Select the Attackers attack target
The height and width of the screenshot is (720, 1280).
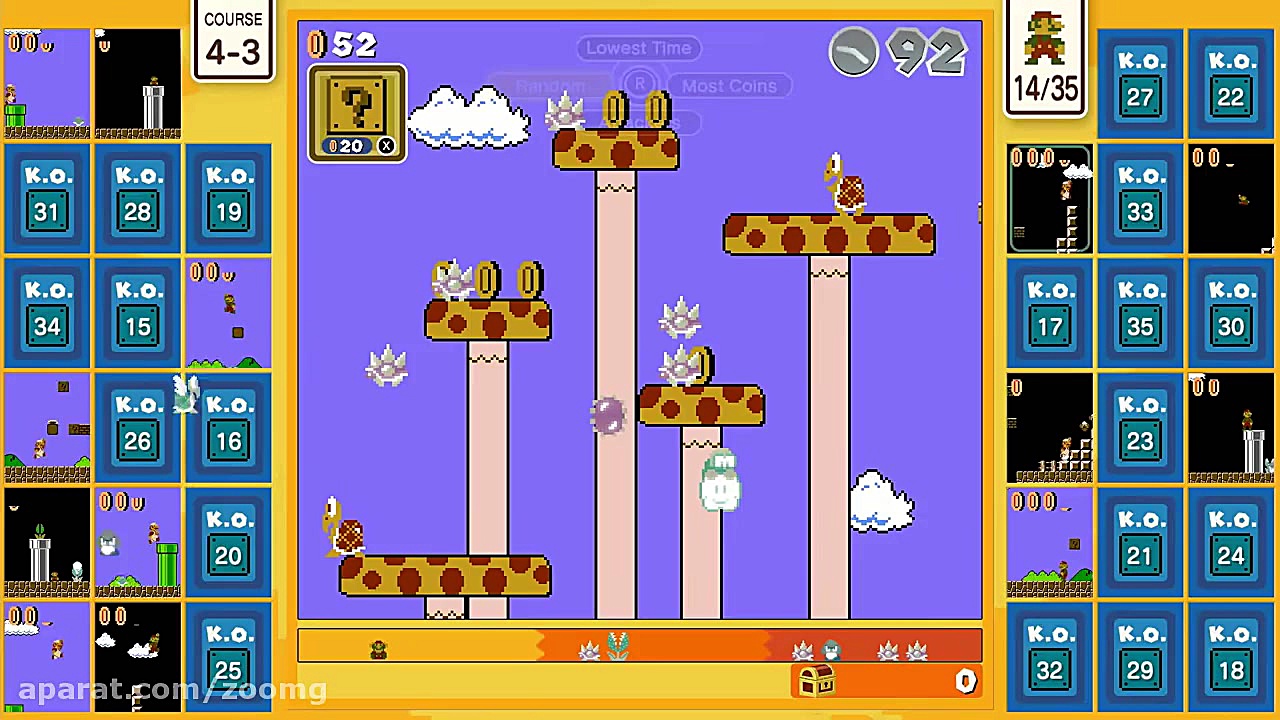639,122
